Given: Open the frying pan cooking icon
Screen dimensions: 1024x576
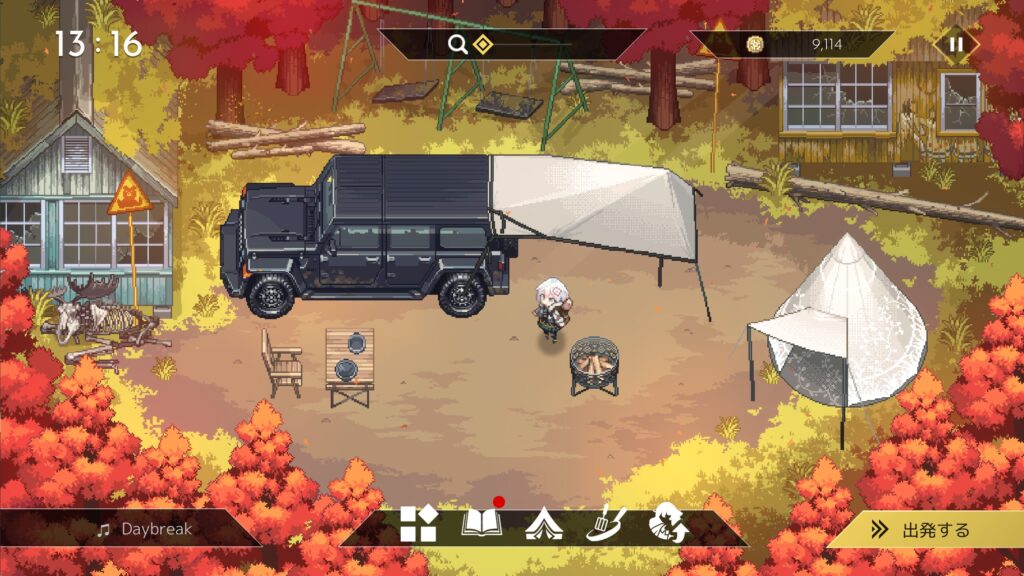Looking at the screenshot, I should coord(605,524).
